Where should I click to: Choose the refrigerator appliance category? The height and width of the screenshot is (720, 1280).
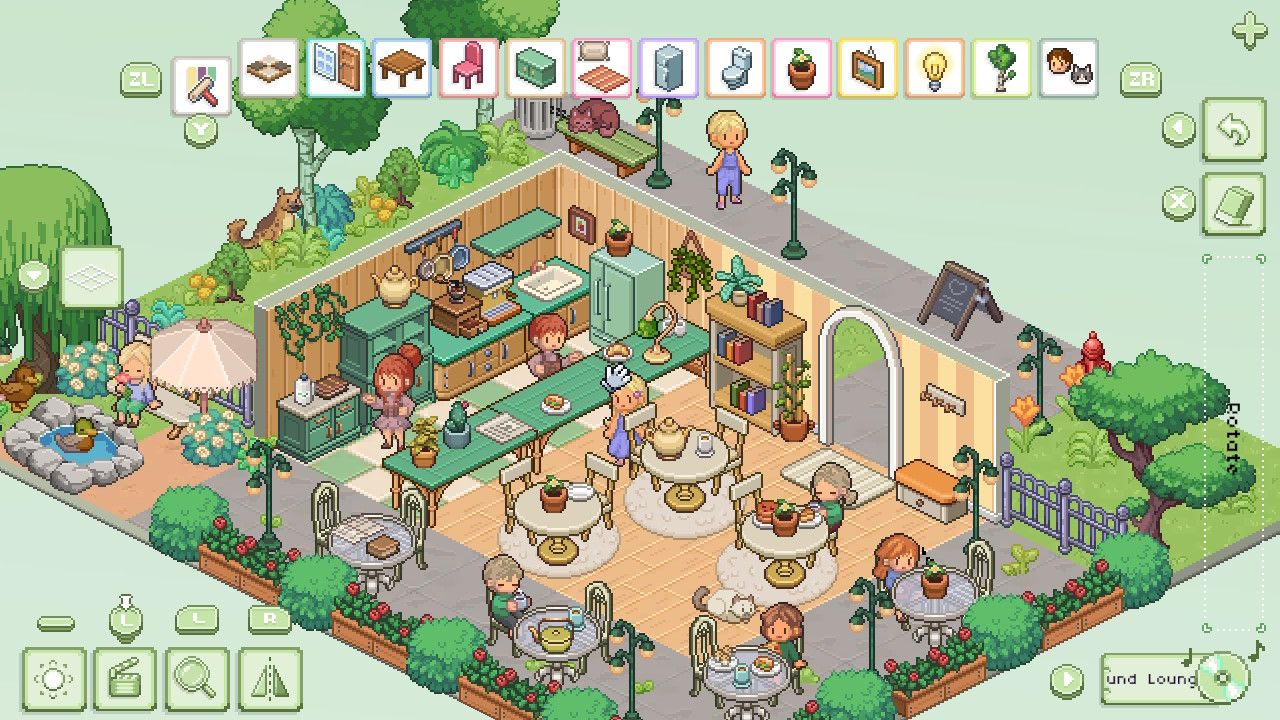668,68
